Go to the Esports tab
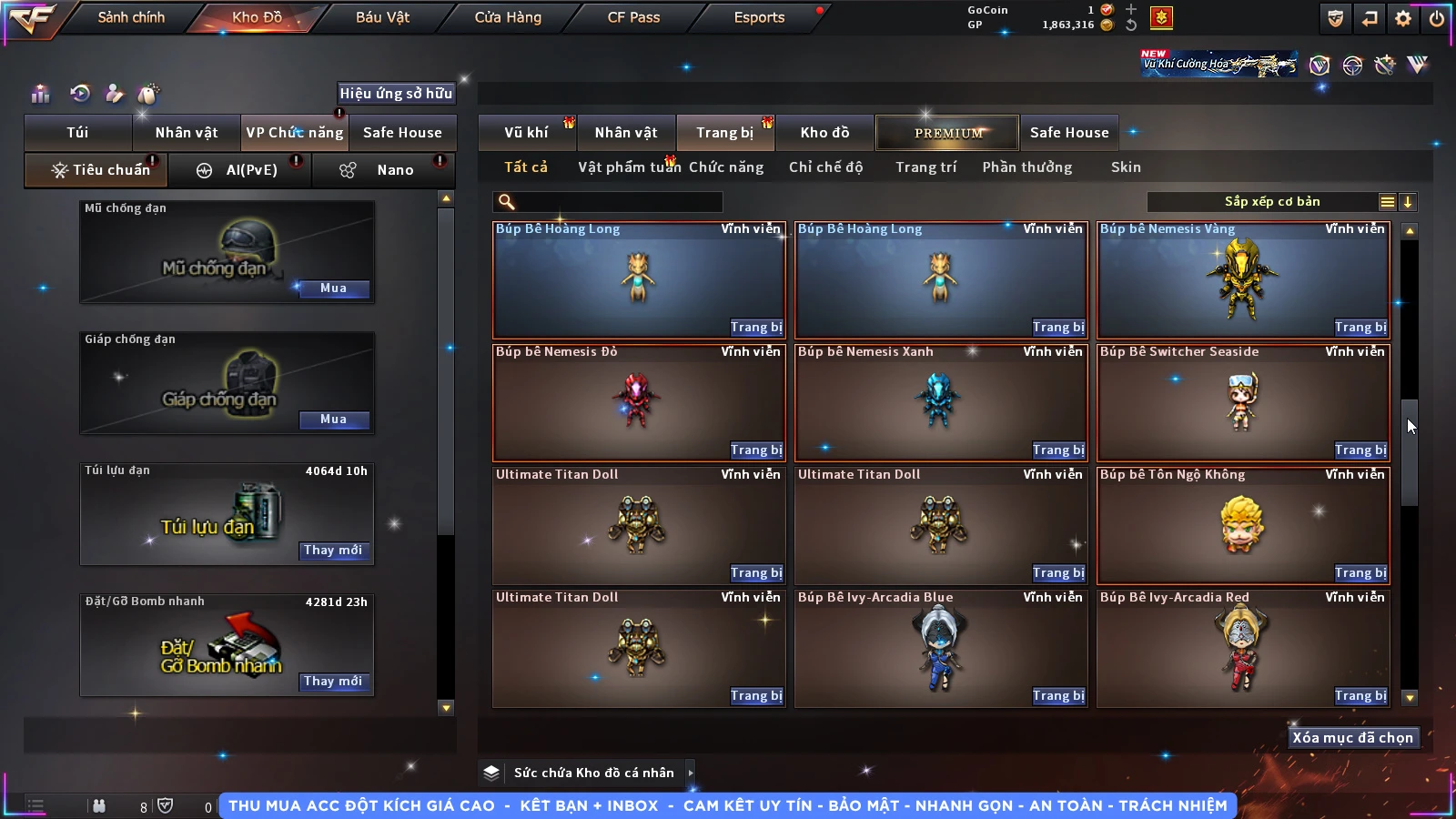 (x=759, y=17)
